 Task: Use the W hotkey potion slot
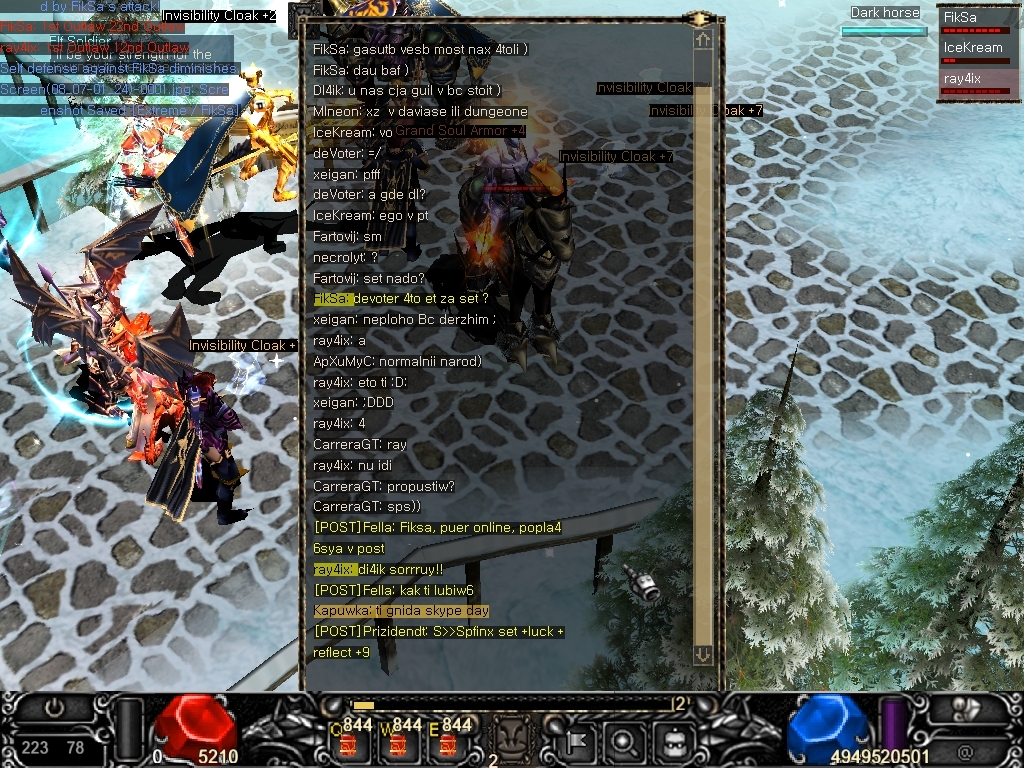click(x=399, y=743)
